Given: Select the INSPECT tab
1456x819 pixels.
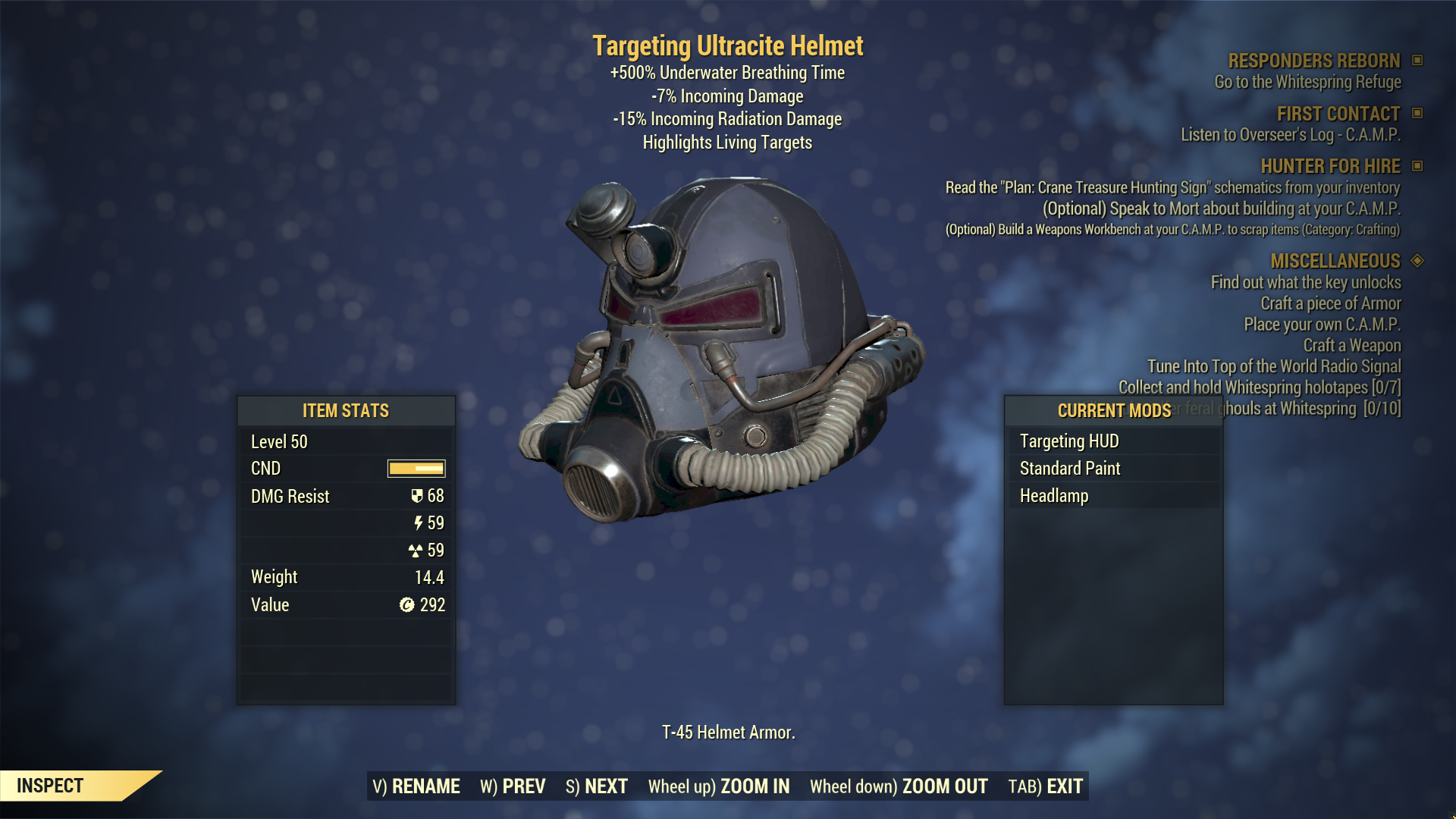Looking at the screenshot, I should 49,786.
